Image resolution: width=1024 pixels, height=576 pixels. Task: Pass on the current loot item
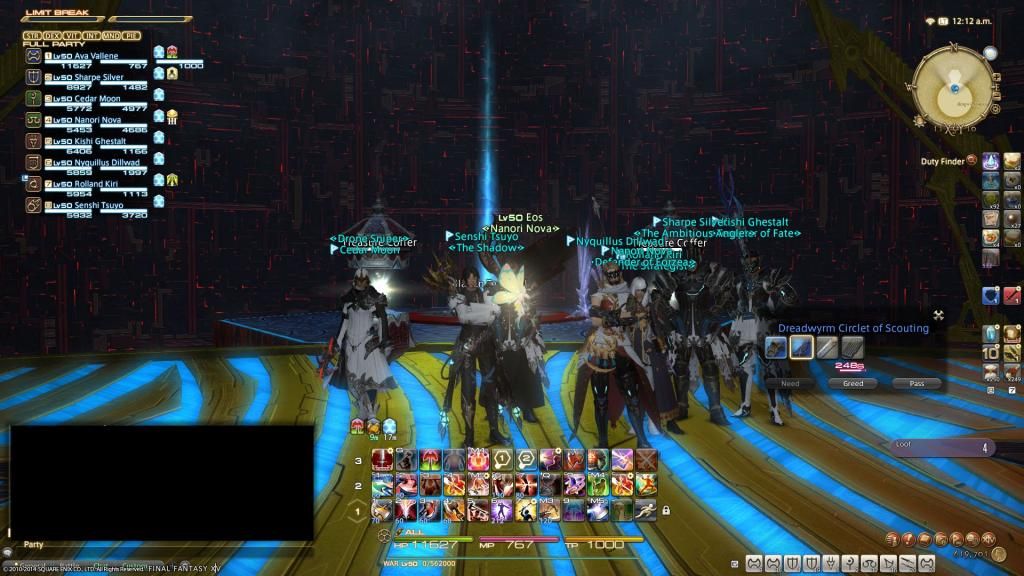(917, 383)
